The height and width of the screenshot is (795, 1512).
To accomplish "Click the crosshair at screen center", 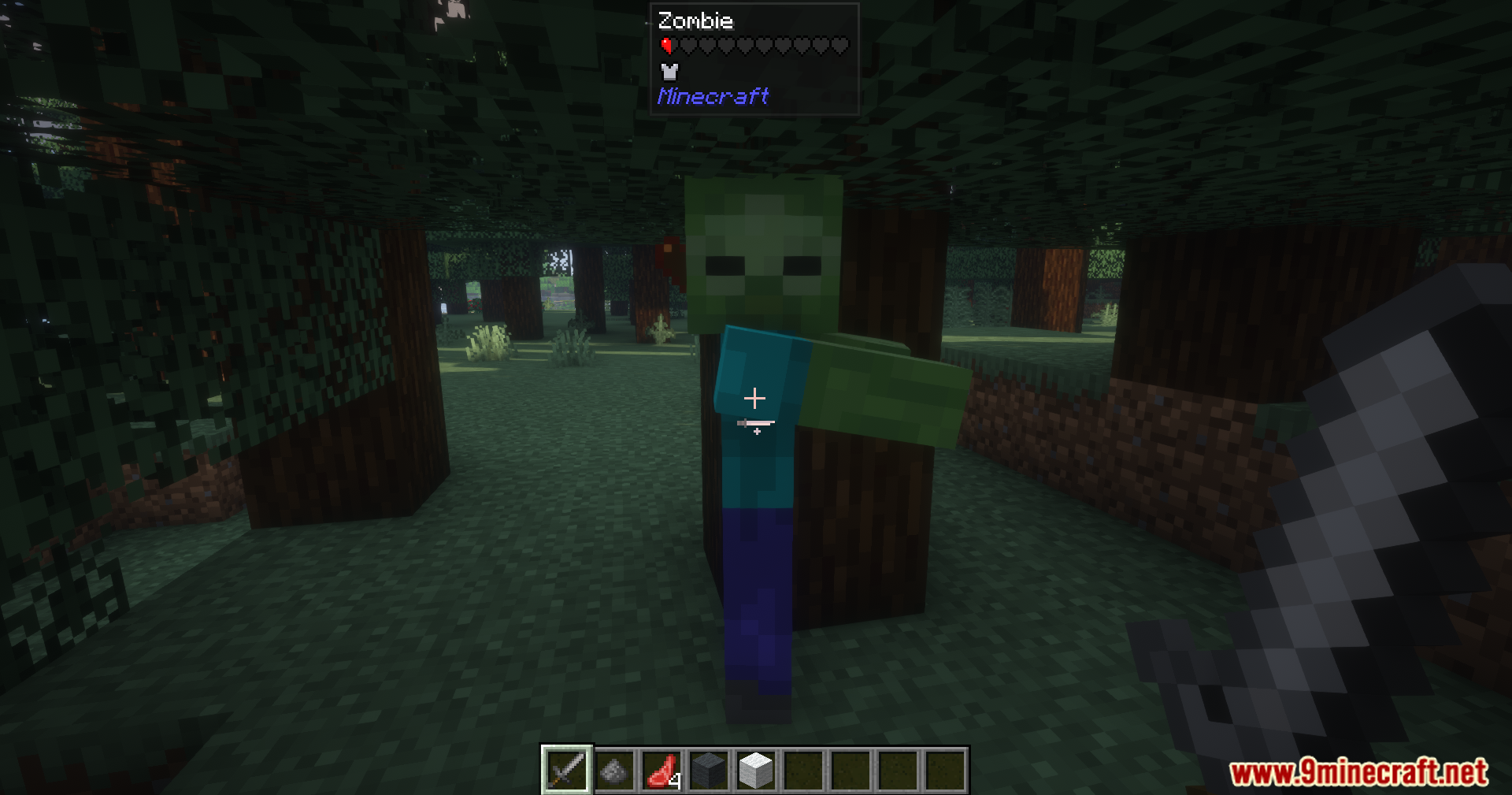I will coord(755,397).
